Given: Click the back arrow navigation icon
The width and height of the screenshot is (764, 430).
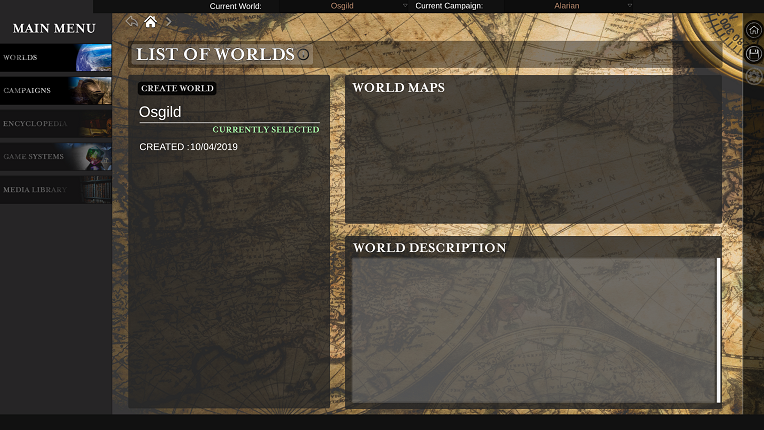Looking at the screenshot, I should point(132,22).
